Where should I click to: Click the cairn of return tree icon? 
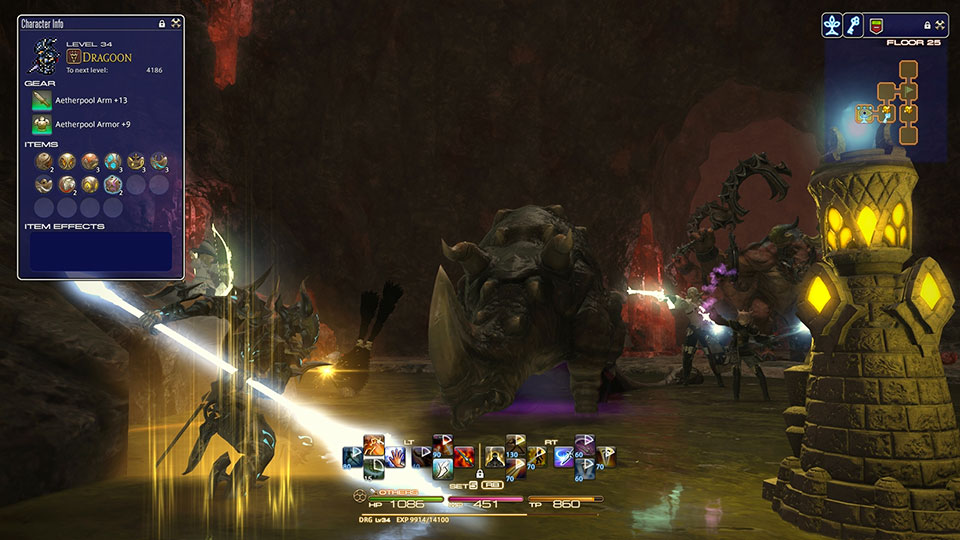[832, 25]
